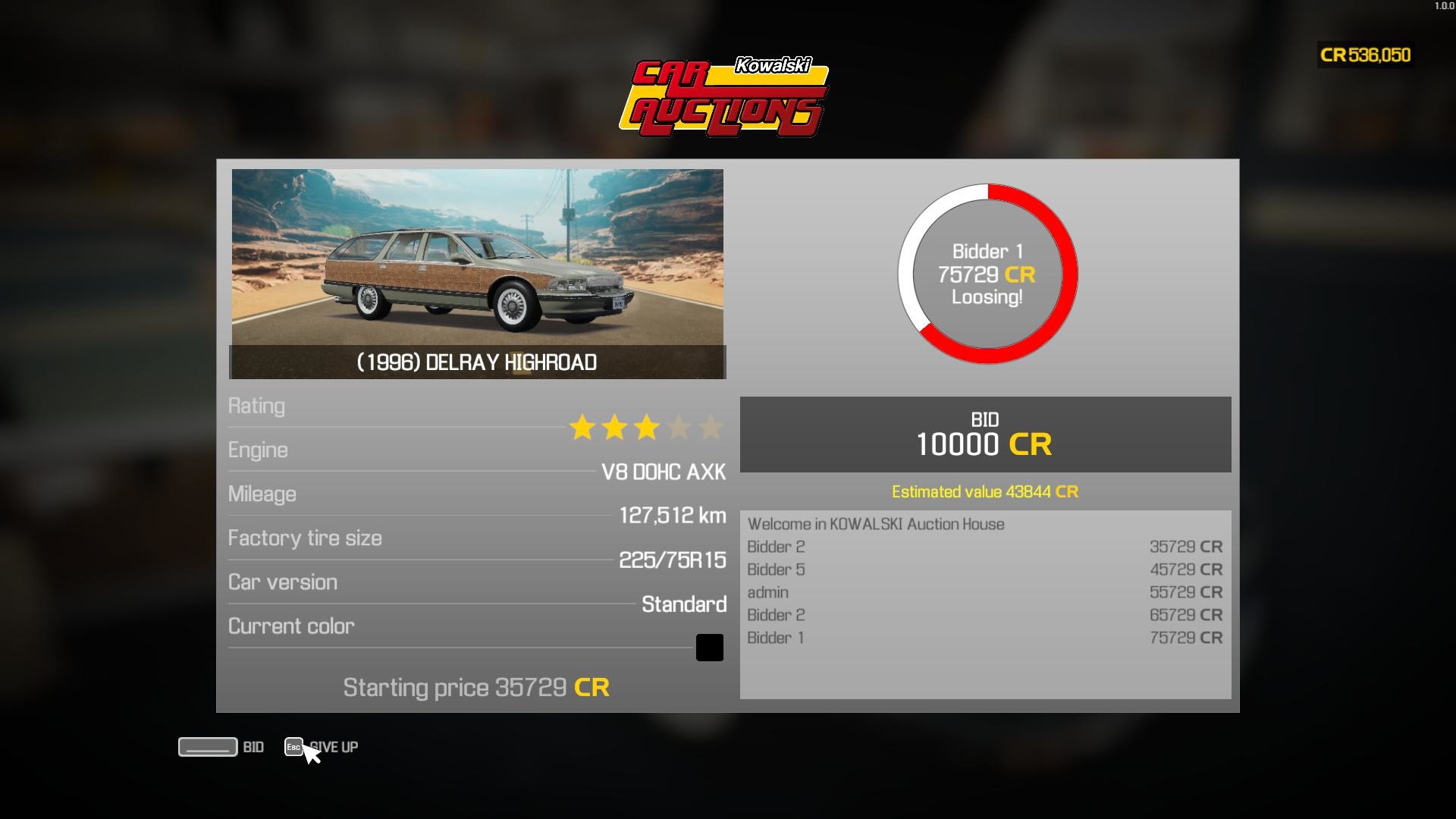
Task: Select the (1996) DELRAY HIGHROAD title banner
Action: point(477,362)
